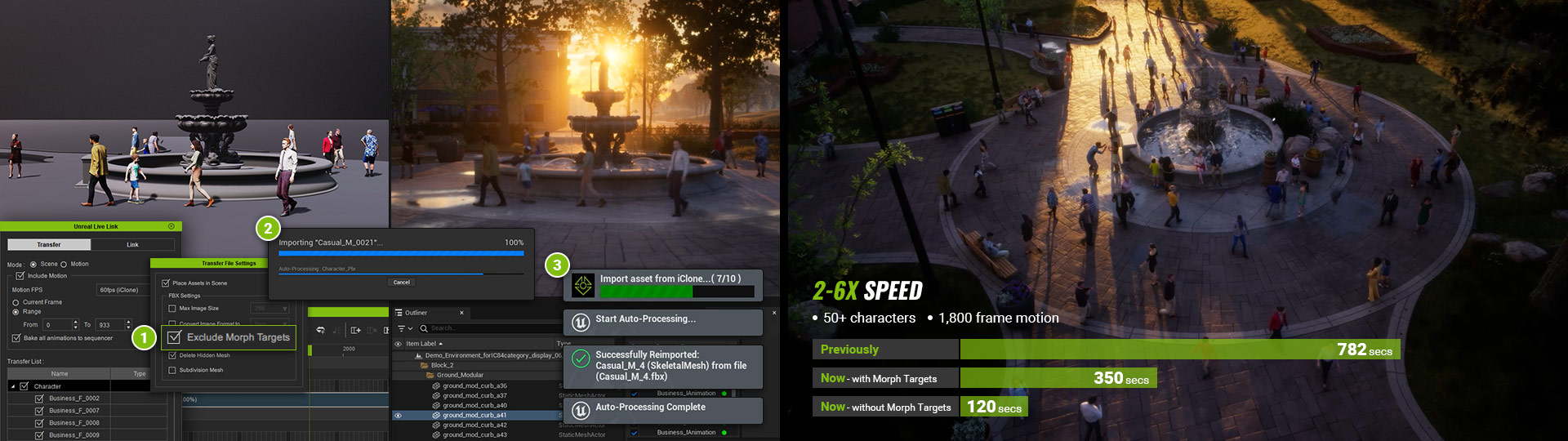The width and height of the screenshot is (1568, 441).
Task: Switch to the Transfer tab
Action: [49, 245]
